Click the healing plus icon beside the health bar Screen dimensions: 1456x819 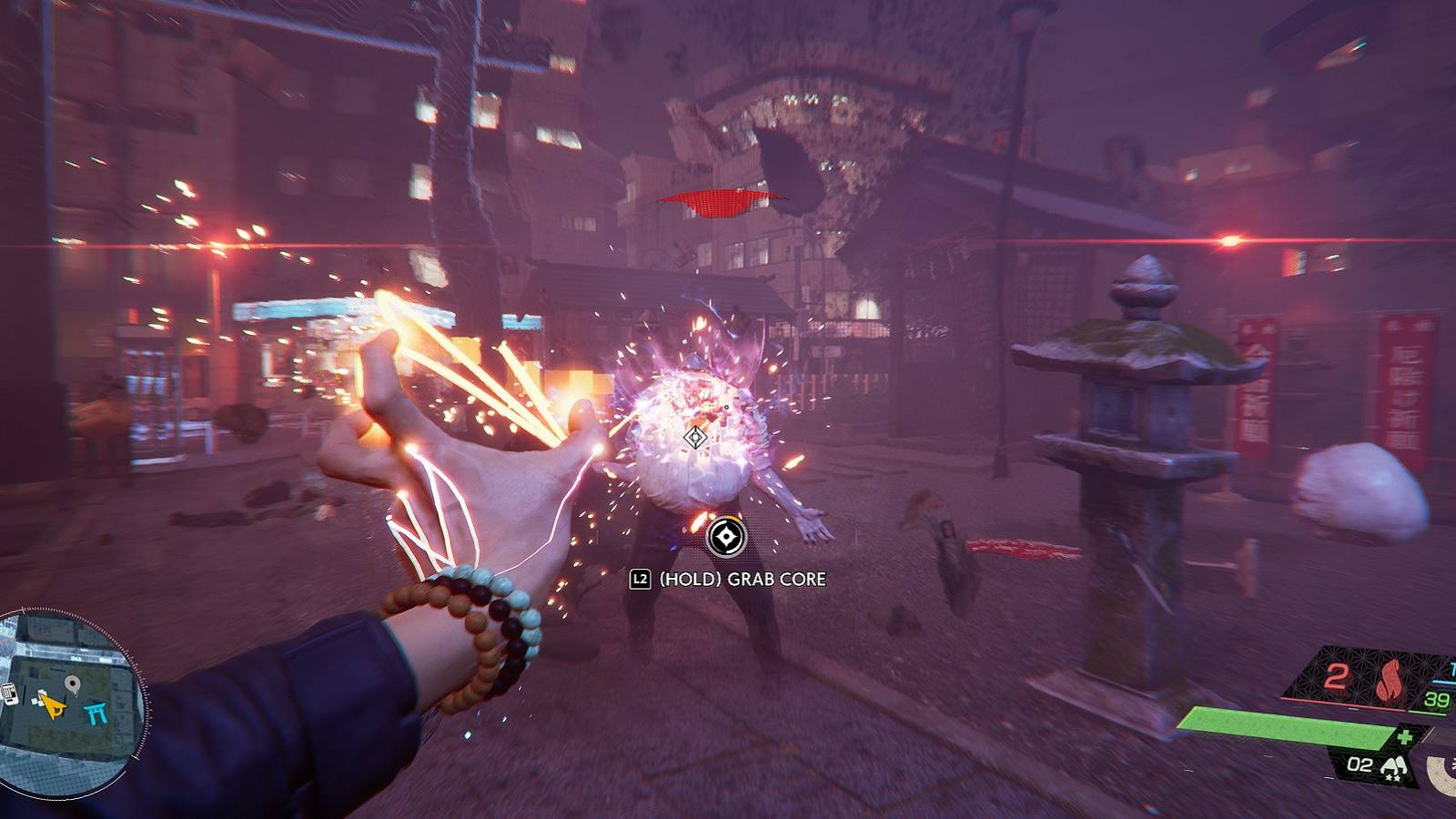pyautogui.click(x=1406, y=736)
